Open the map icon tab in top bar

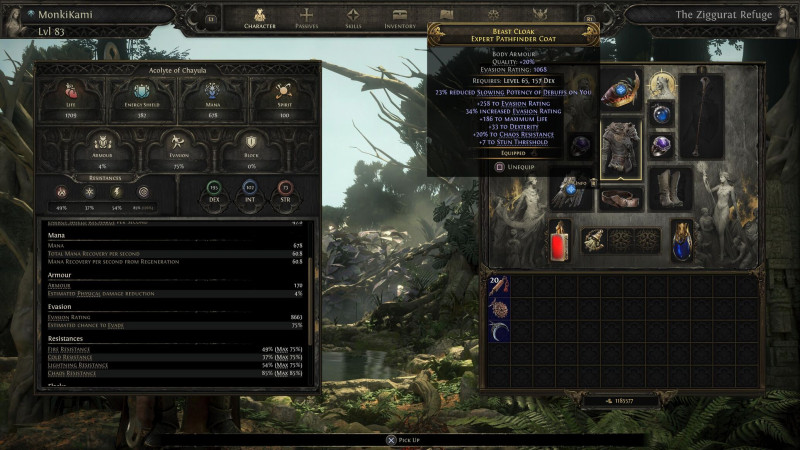coord(447,16)
